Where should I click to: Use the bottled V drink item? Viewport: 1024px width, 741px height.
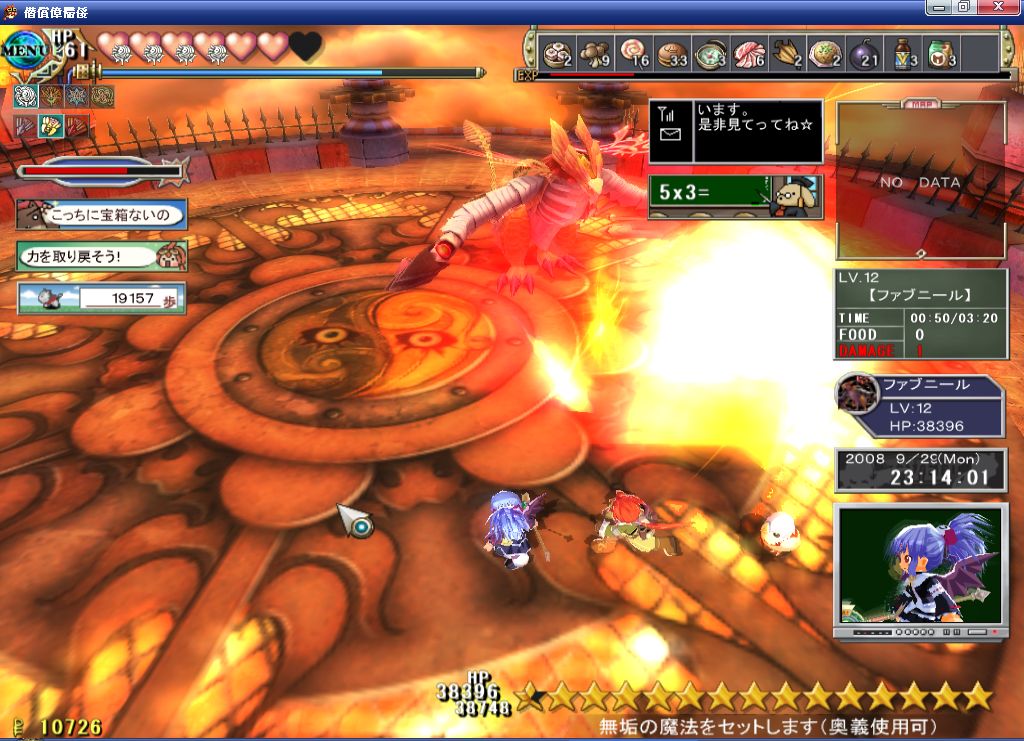pos(903,53)
